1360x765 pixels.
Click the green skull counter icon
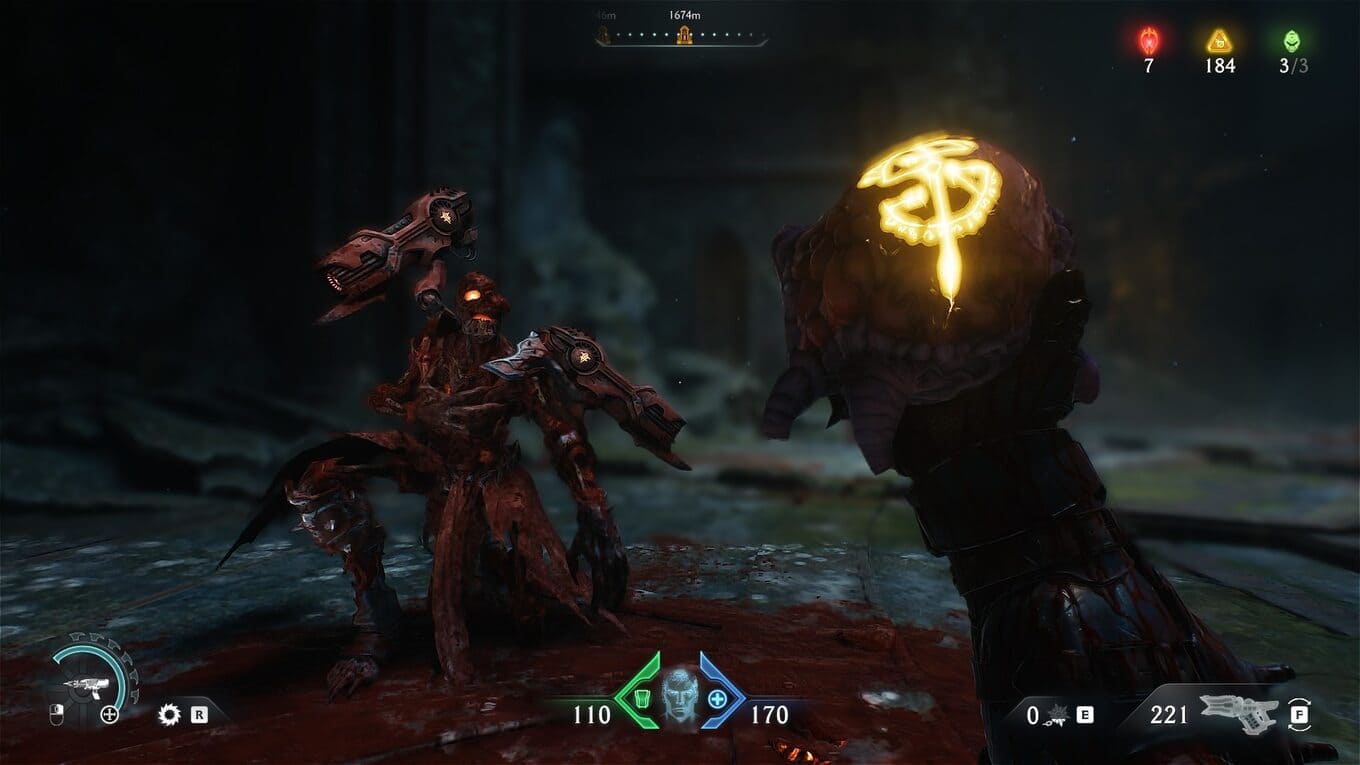pyautogui.click(x=1291, y=41)
